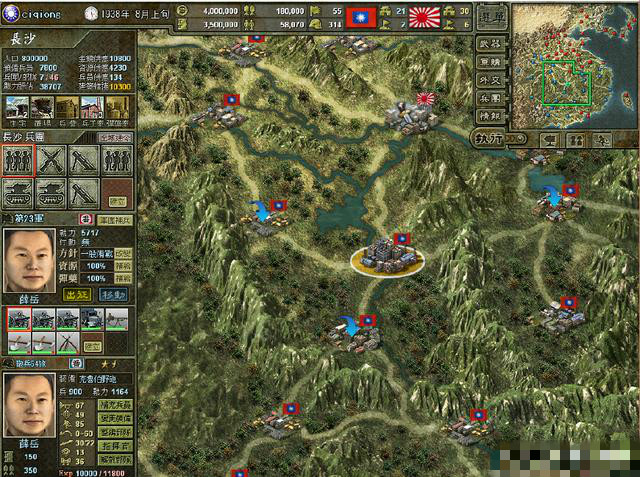Open the 外交 diplomacy menu
Screen dimensions: 640x477
pyautogui.click(x=489, y=83)
